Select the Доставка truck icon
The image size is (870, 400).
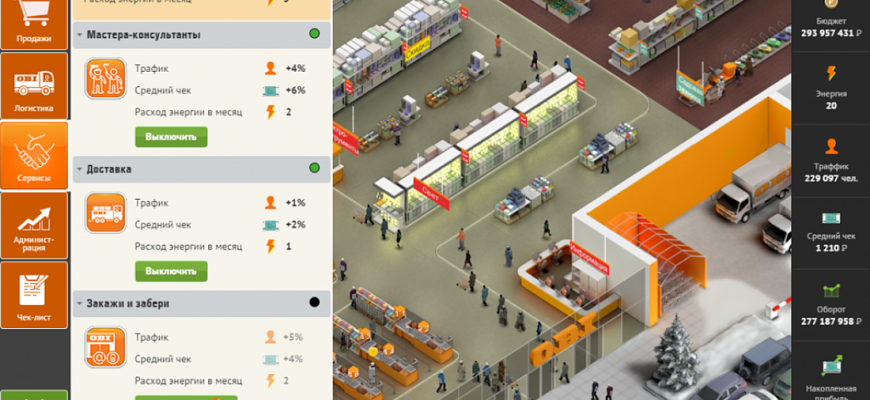105,213
